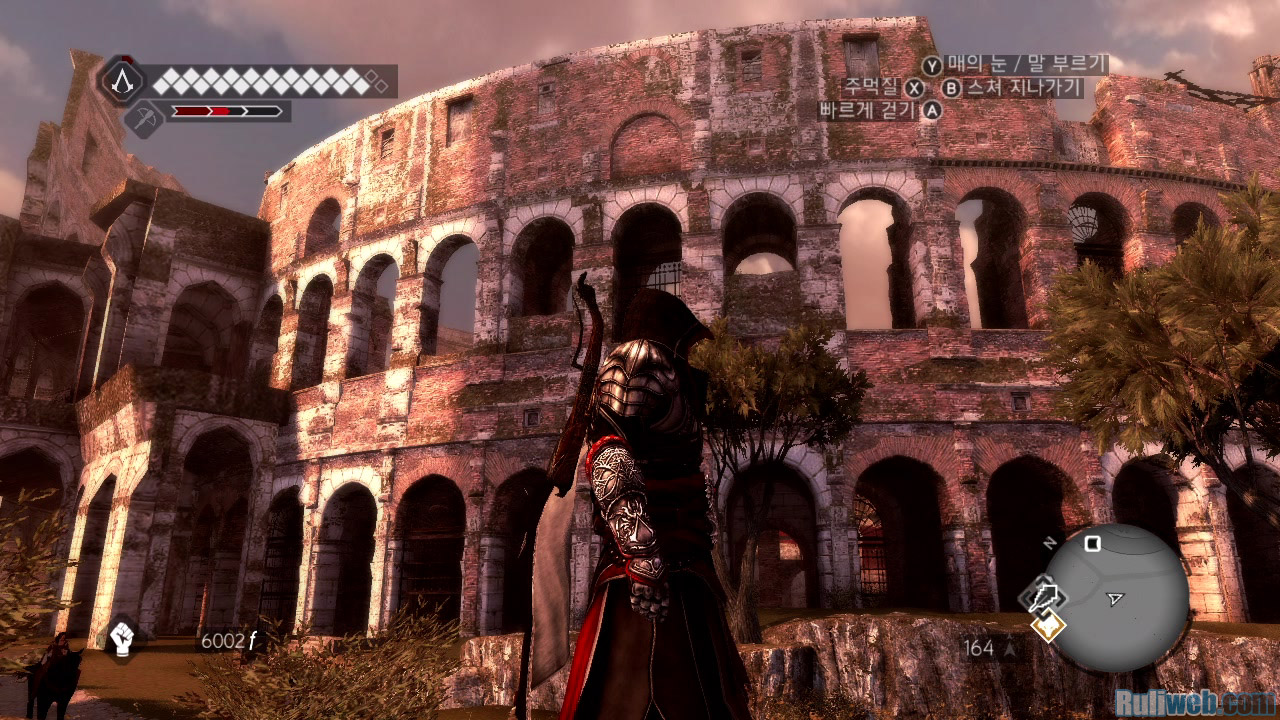Viewport: 1280px width, 720px height.
Task: Click the Assassin insignia emblem
Action: pyautogui.click(x=121, y=78)
